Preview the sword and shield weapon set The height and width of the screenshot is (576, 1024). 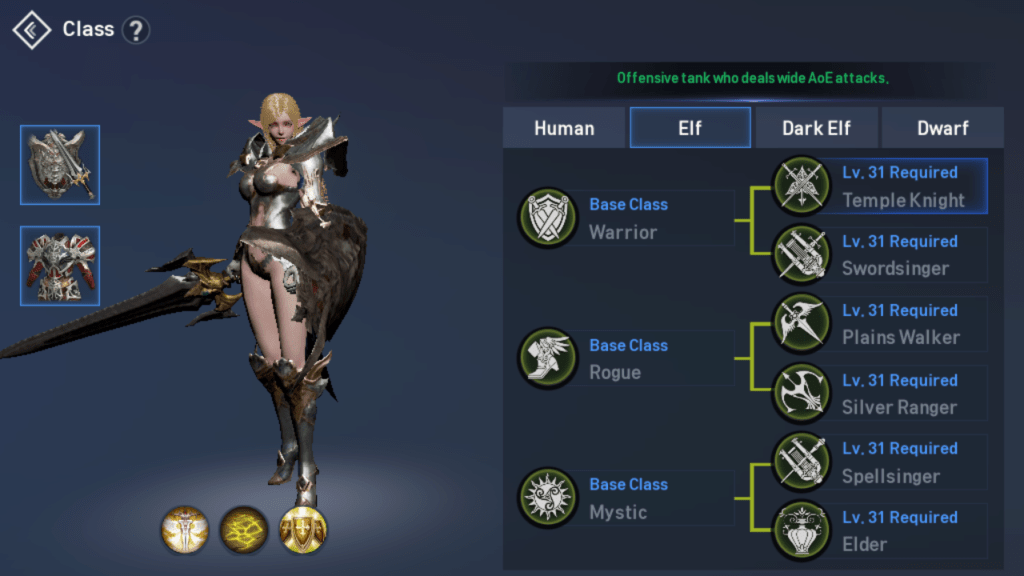pyautogui.click(x=60, y=165)
